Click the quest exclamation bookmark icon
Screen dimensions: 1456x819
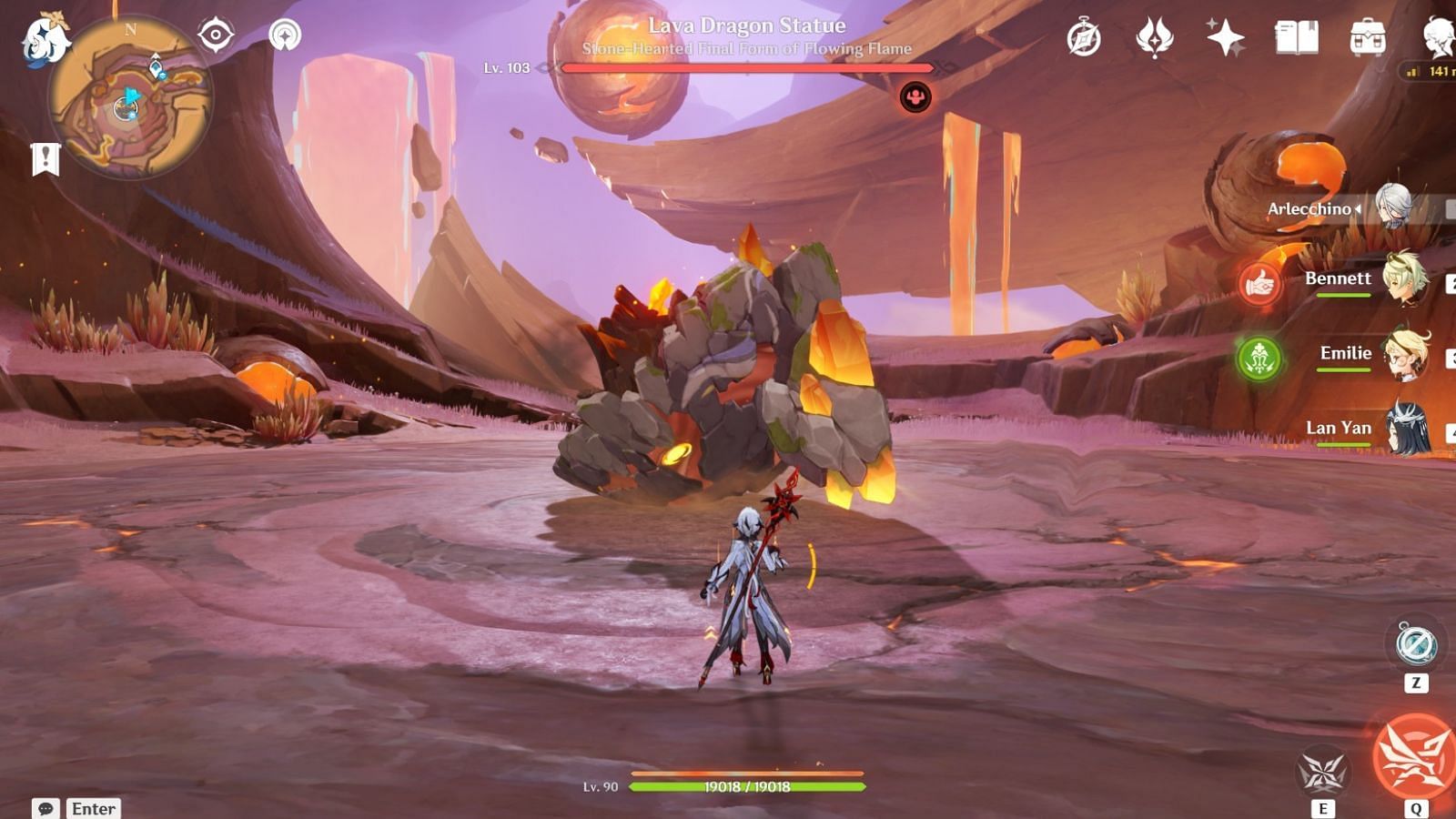45,159
